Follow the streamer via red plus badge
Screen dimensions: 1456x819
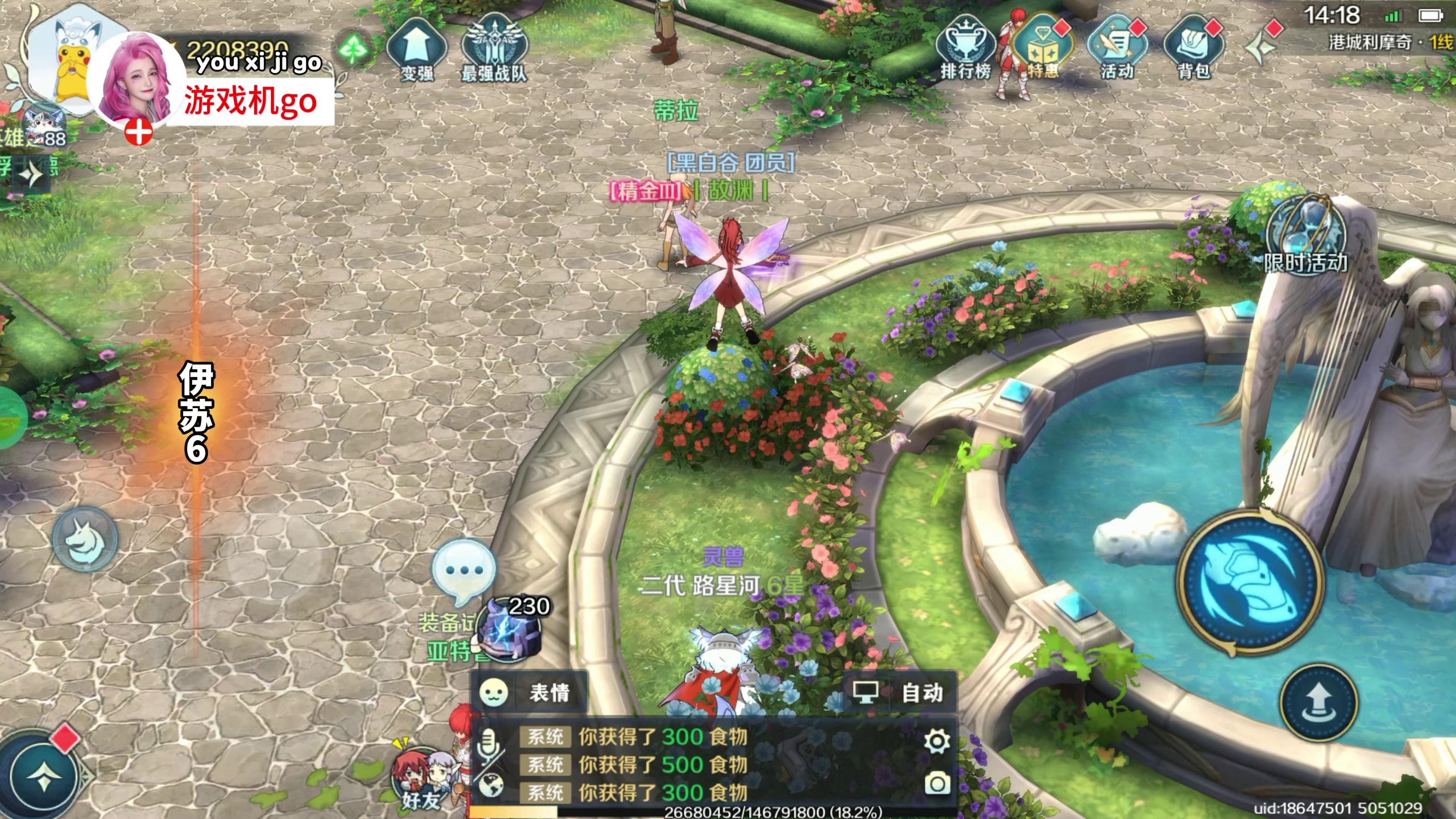(x=138, y=133)
